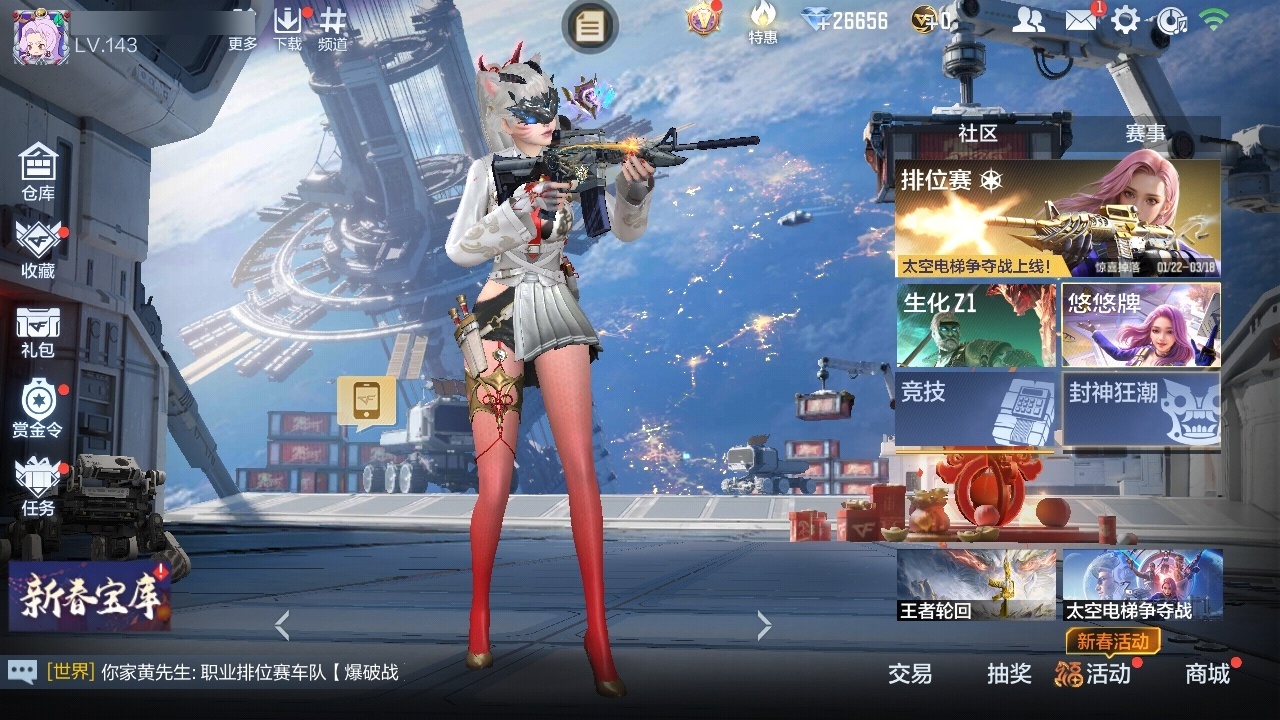1280x720 pixels.
Task: Open the 特惠 special offers flame icon
Action: (x=762, y=25)
